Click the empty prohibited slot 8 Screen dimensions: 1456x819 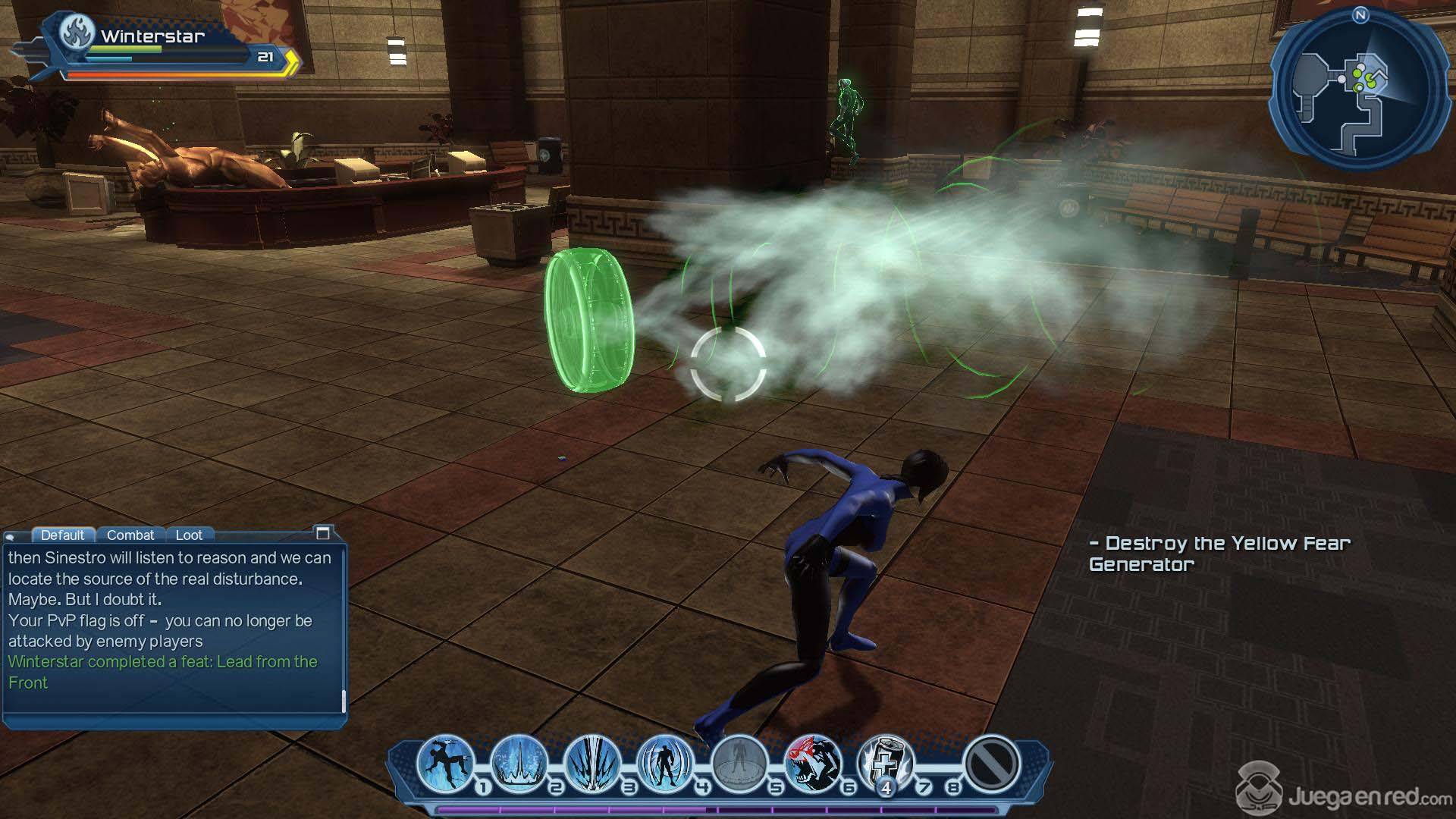coord(991,762)
